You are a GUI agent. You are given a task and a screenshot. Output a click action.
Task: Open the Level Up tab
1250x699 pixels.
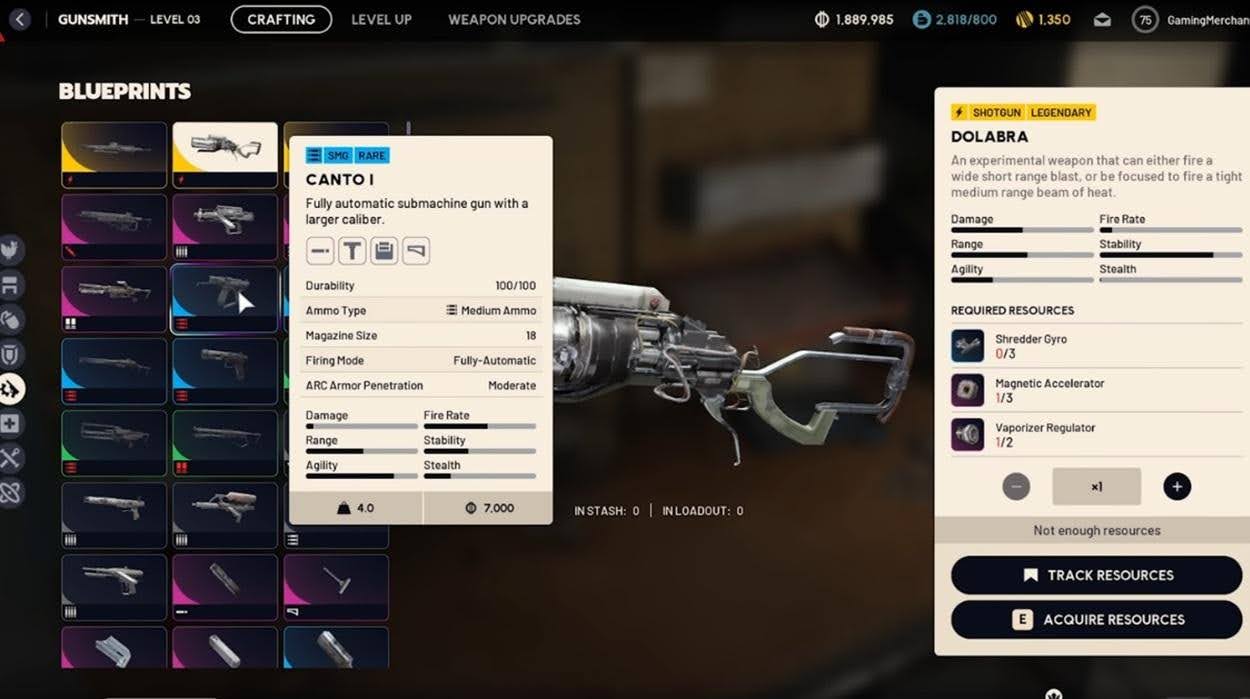click(381, 19)
